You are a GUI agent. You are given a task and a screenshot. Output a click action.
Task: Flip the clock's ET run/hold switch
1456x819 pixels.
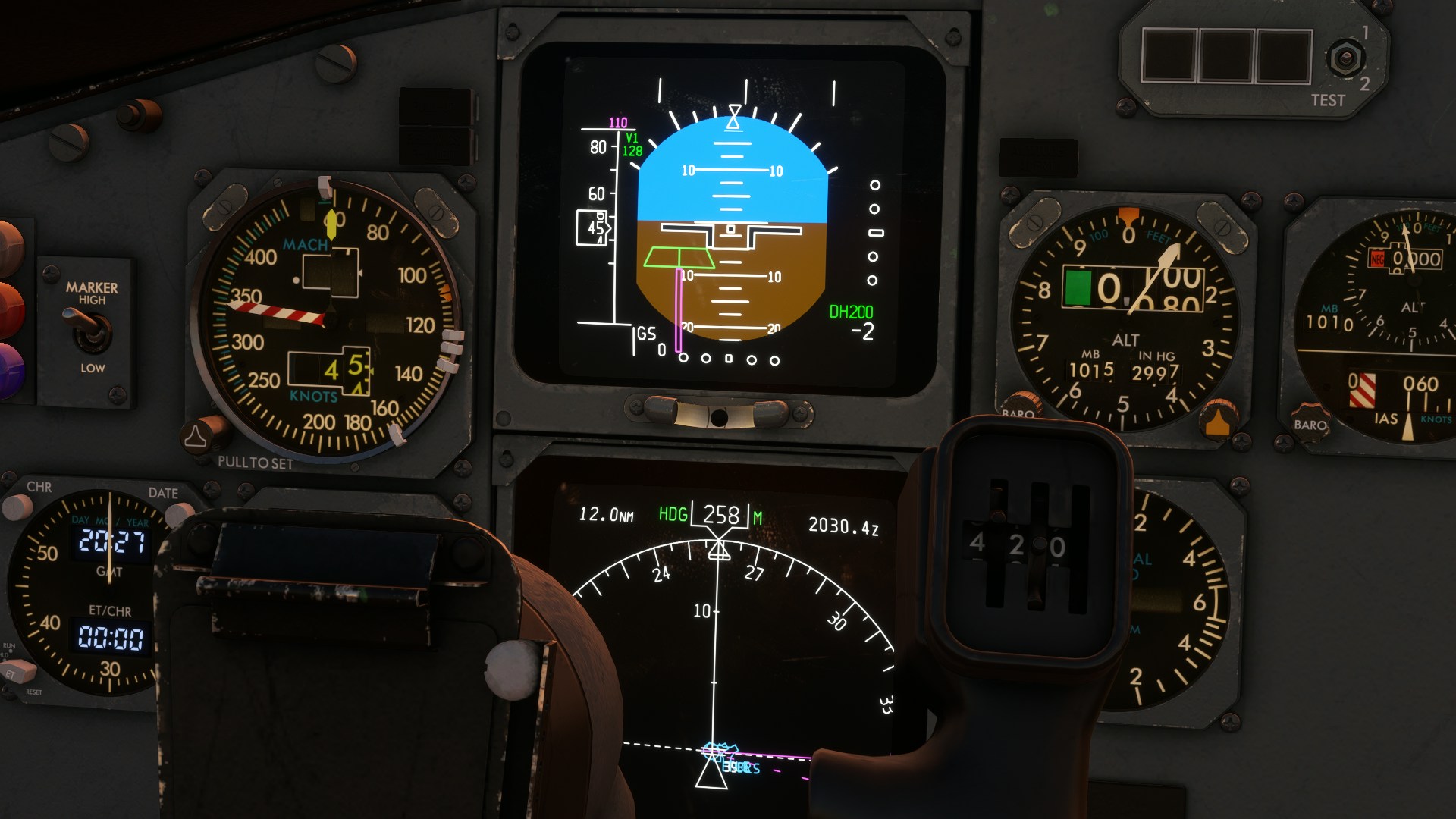pyautogui.click(x=19, y=672)
